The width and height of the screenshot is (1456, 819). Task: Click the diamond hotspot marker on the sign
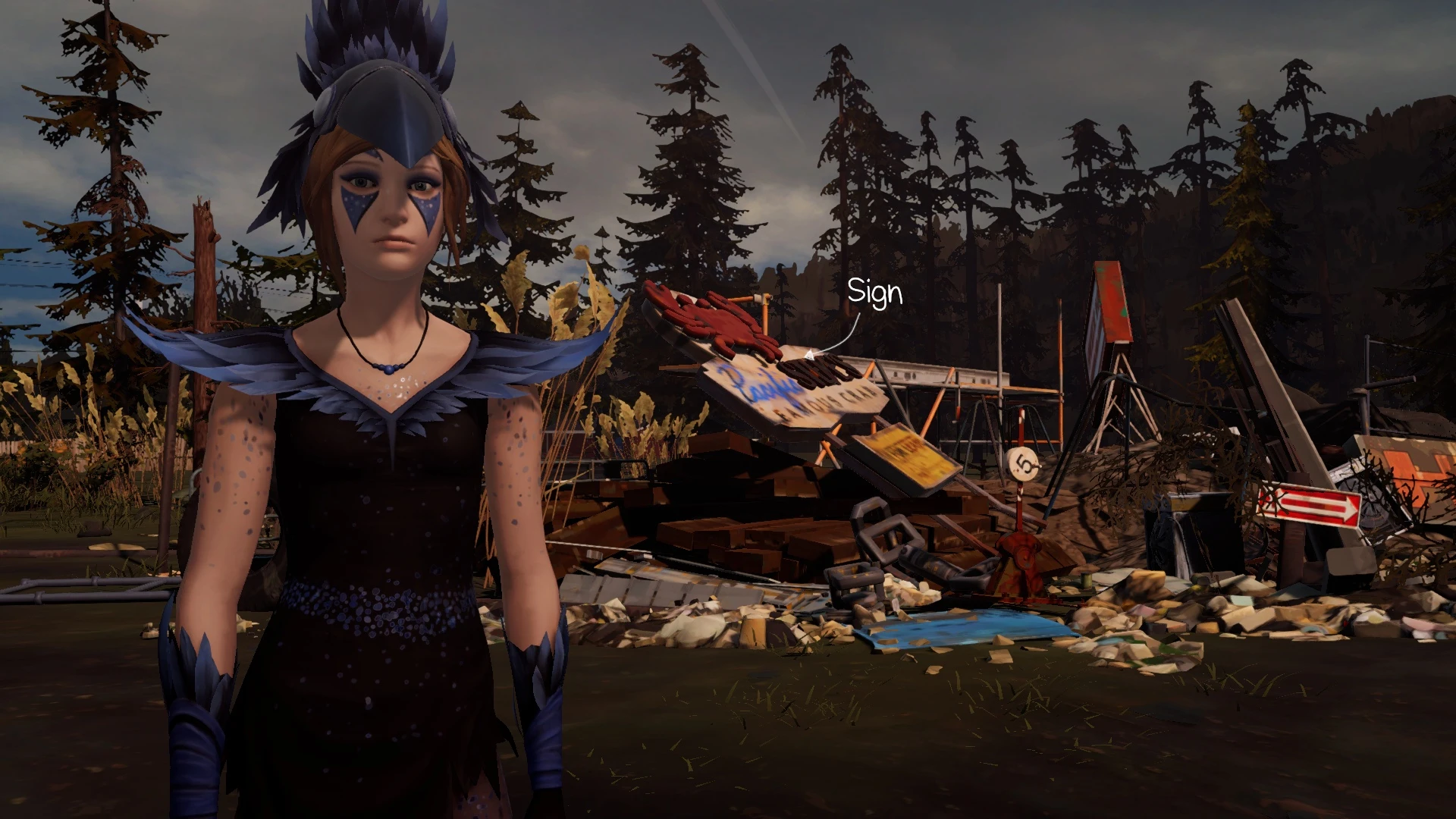[x=810, y=353]
